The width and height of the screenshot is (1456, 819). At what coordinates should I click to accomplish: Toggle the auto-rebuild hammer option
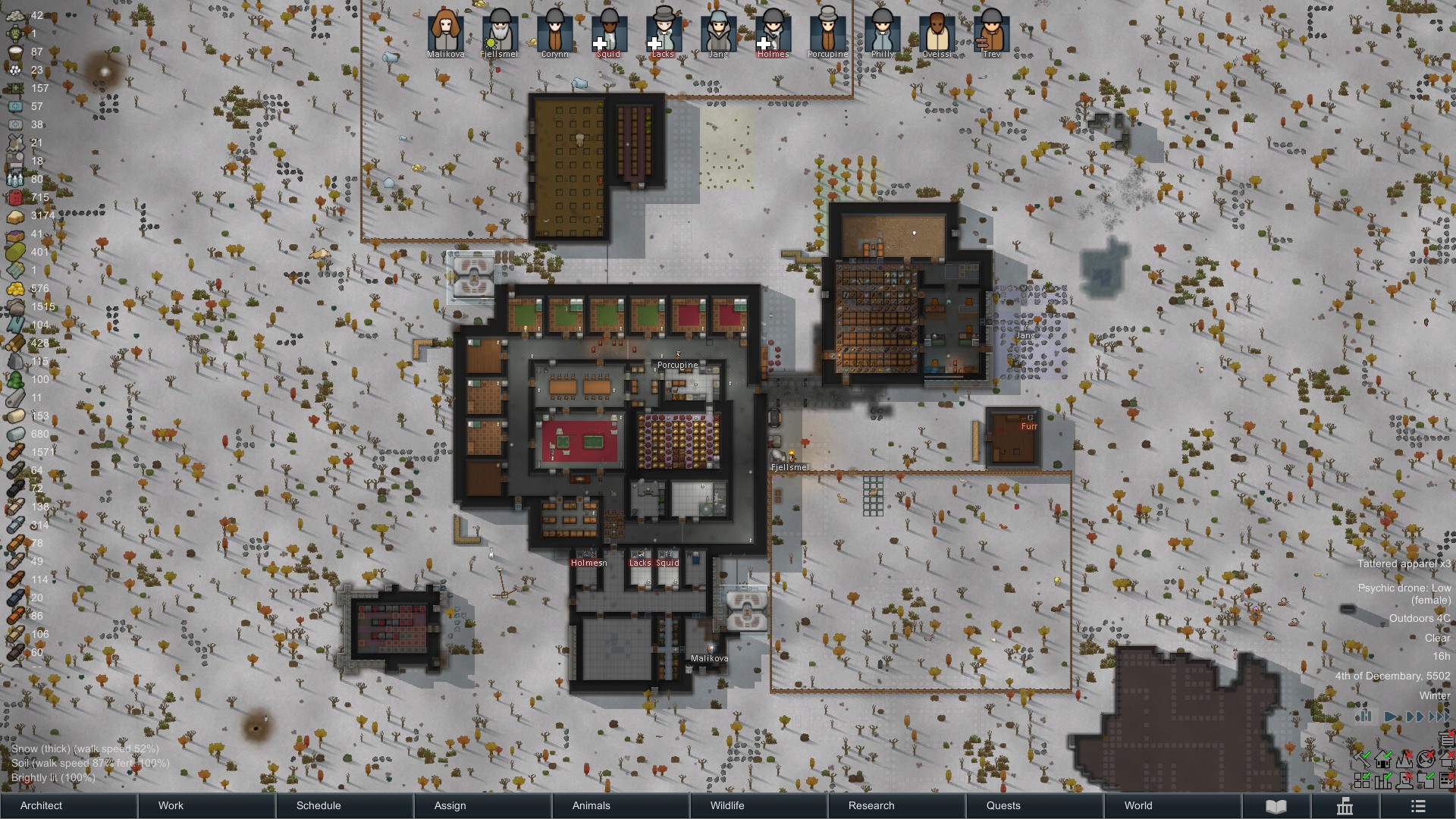(x=1363, y=760)
